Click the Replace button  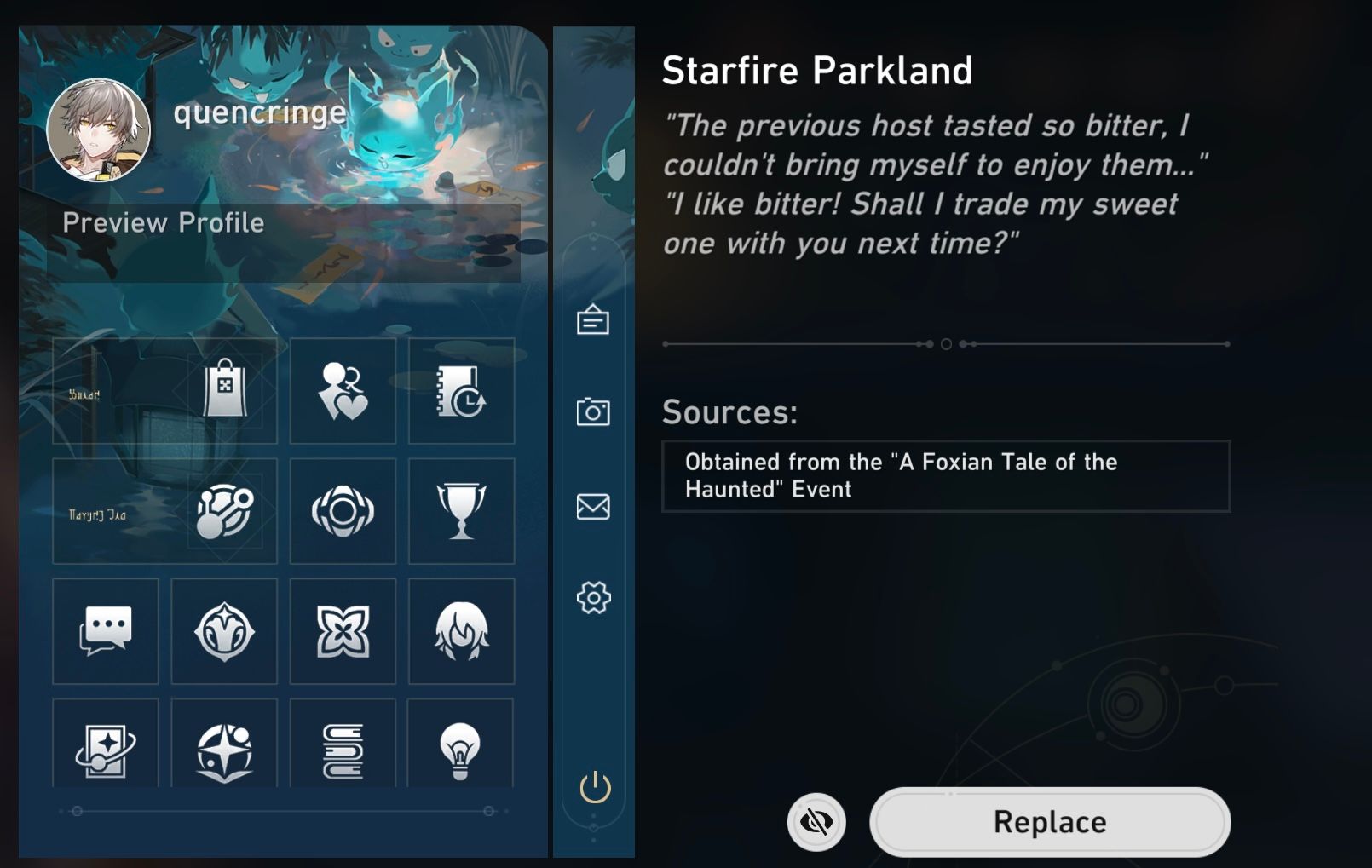(1049, 822)
